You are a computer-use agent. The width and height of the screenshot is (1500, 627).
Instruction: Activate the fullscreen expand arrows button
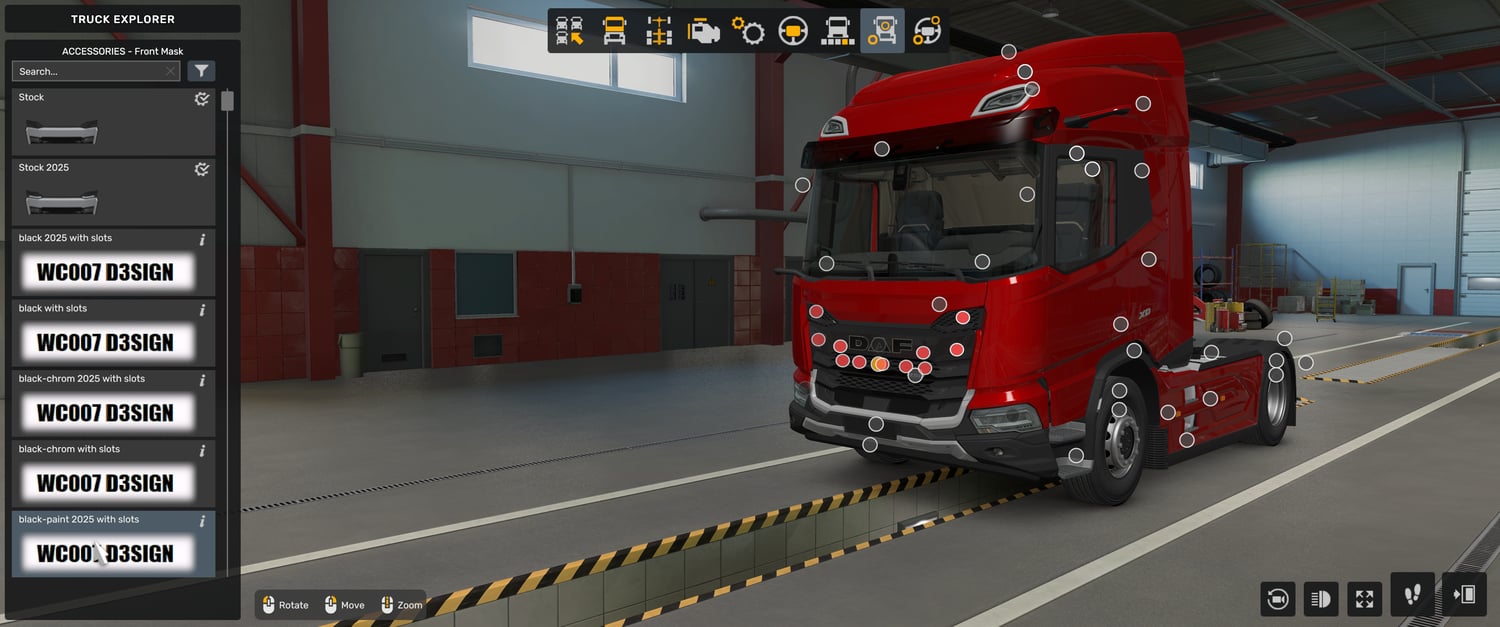[1364, 599]
